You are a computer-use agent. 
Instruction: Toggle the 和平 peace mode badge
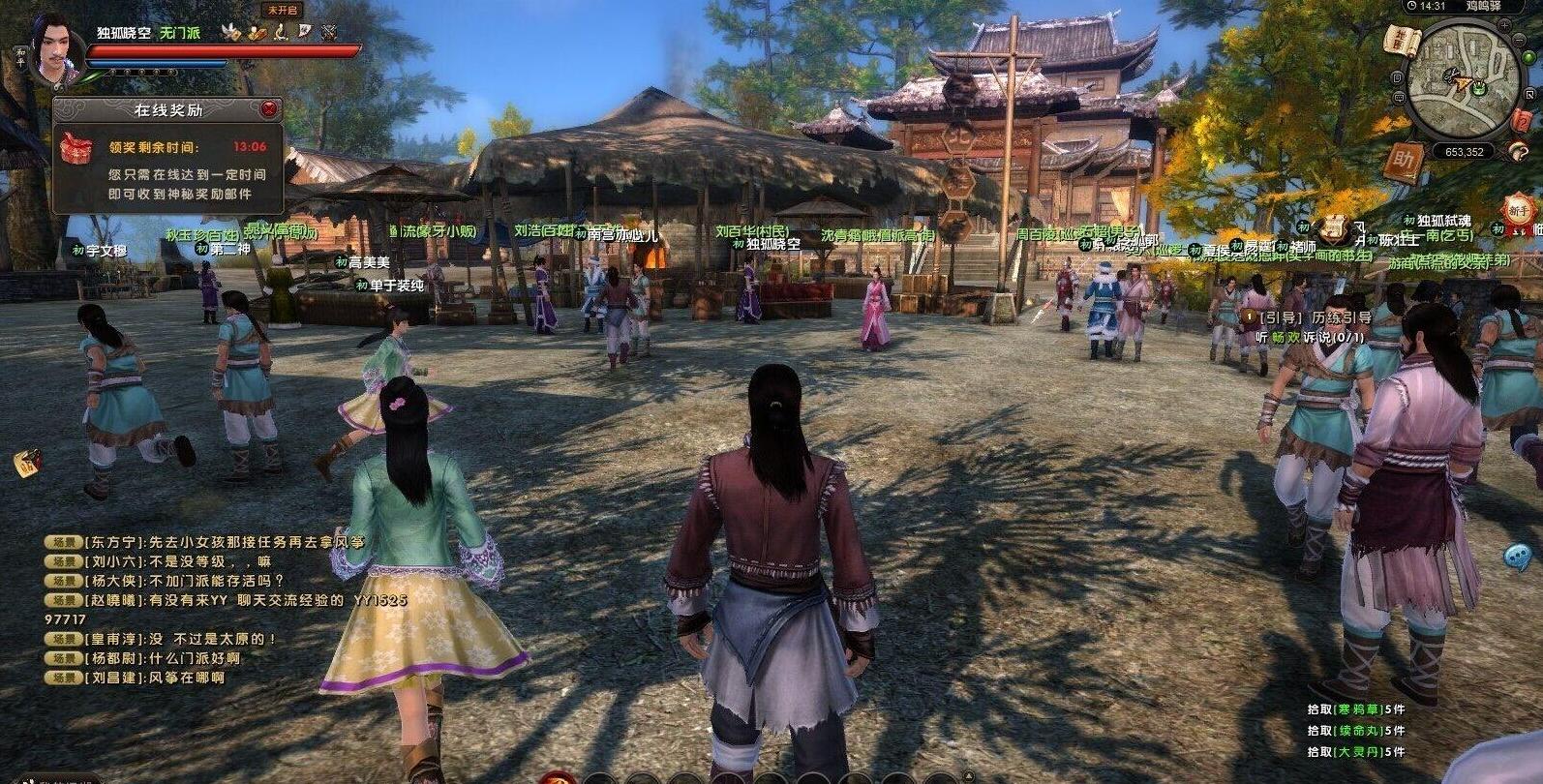point(21,56)
